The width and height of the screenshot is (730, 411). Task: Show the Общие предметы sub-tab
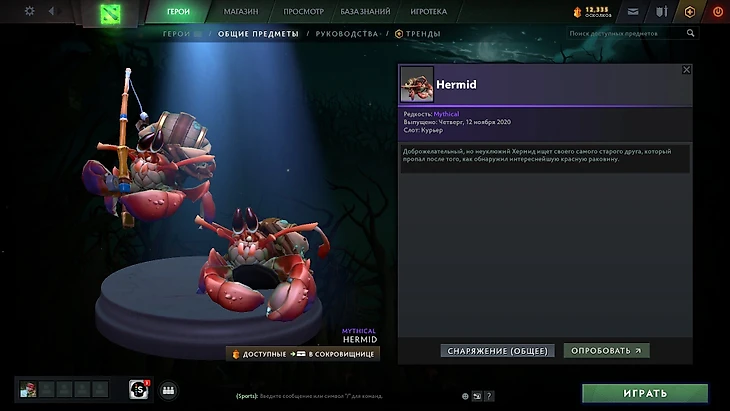point(258,34)
